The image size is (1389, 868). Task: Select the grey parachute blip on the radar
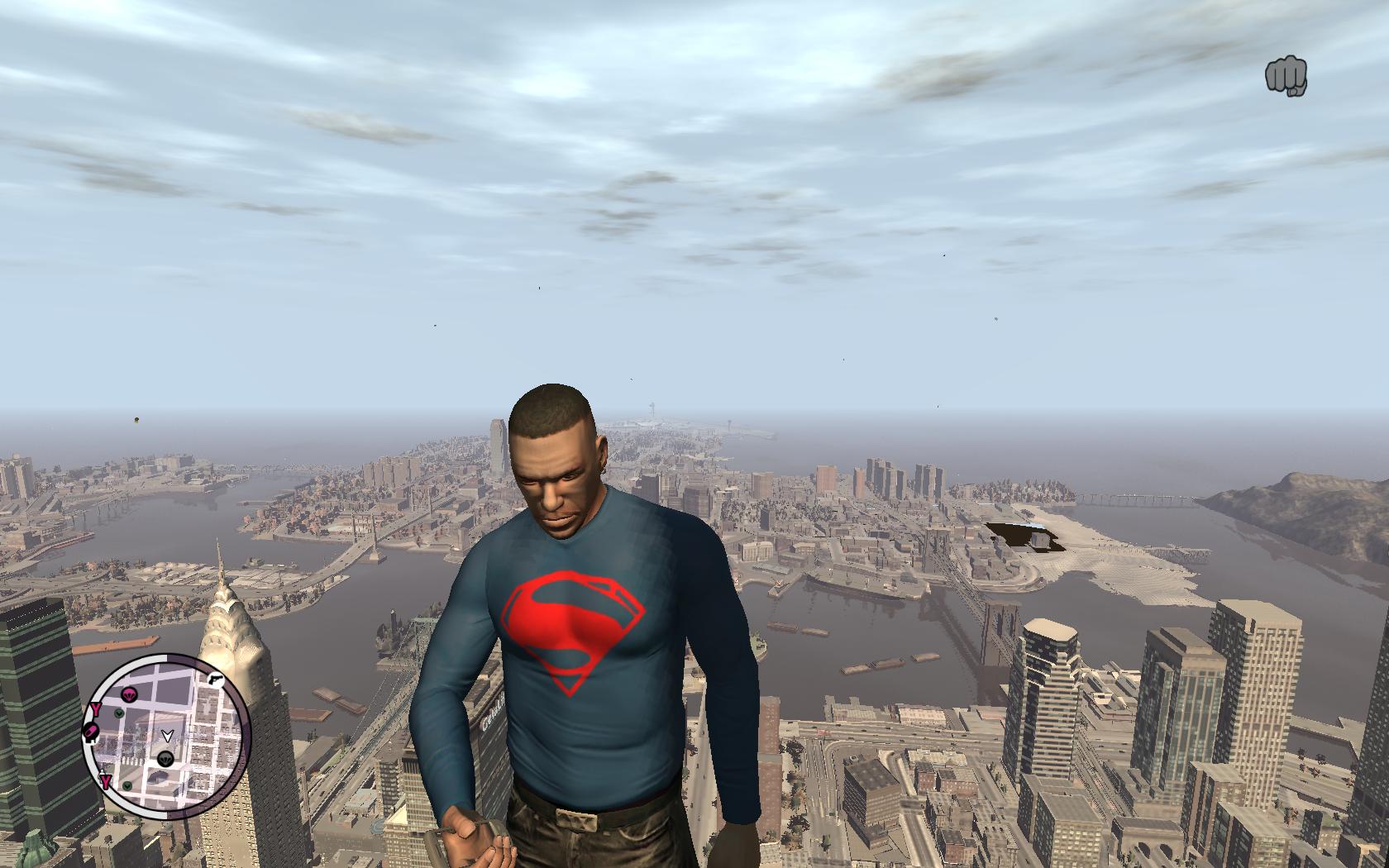click(165, 758)
